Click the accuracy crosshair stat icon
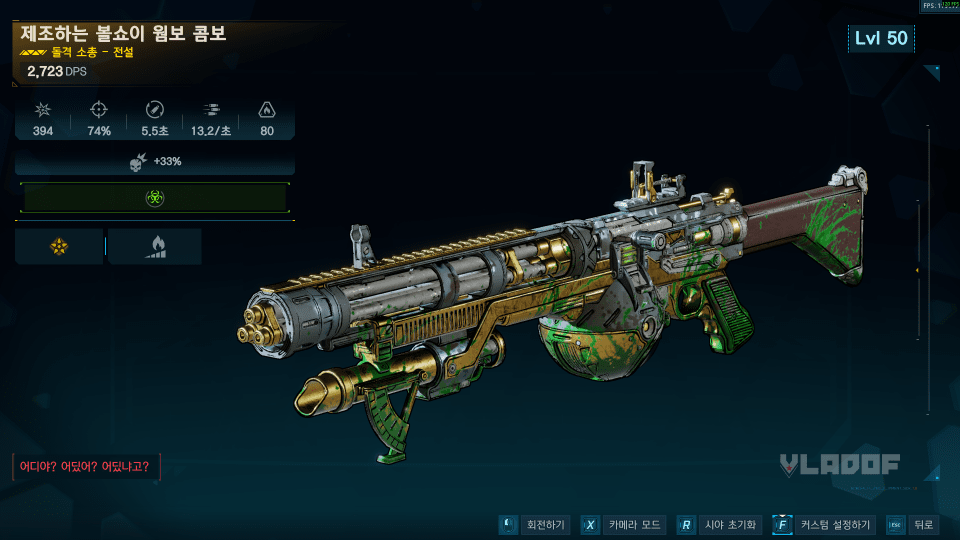Screen dimensions: 960x540 [99, 109]
